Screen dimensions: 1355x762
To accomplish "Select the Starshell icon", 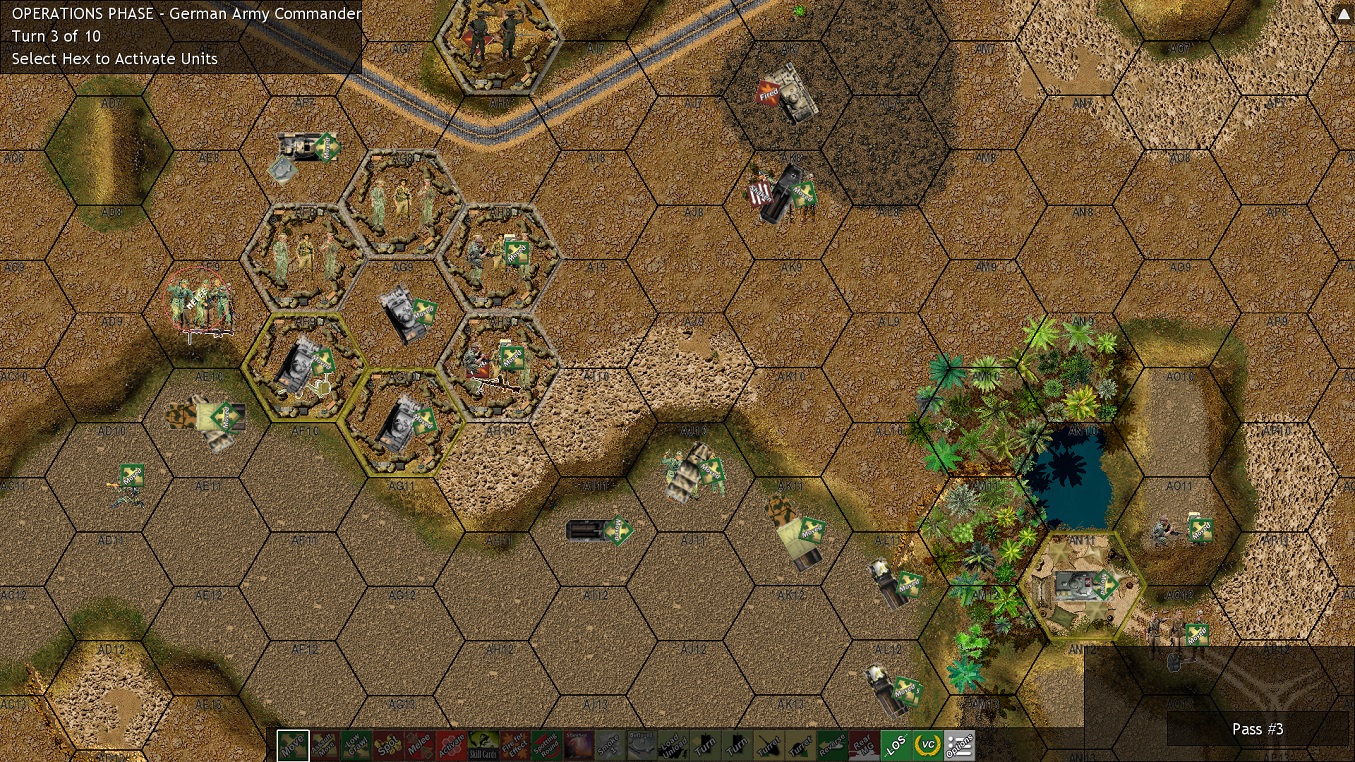I will [577, 744].
